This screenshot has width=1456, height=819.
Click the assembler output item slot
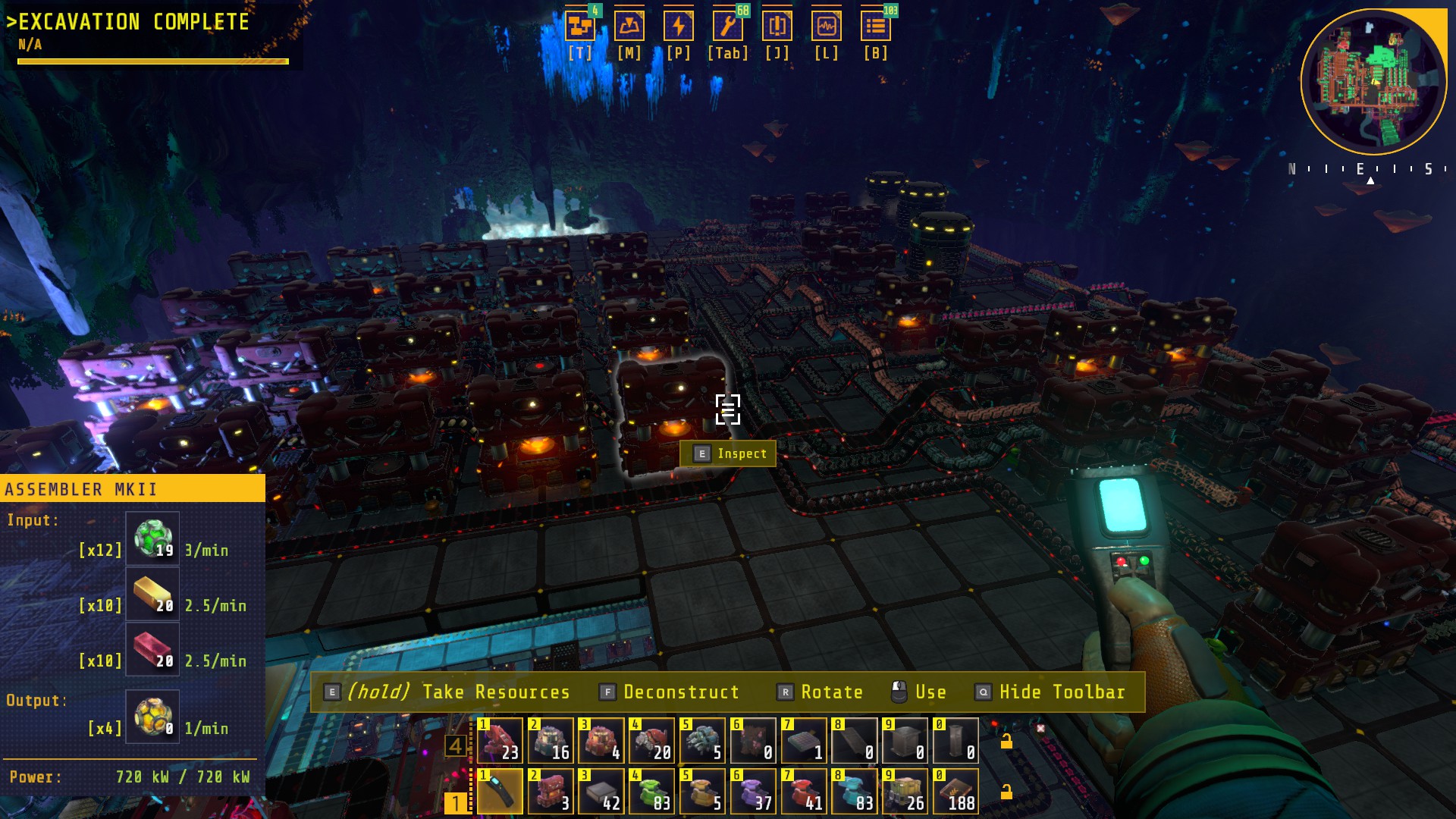tap(152, 717)
